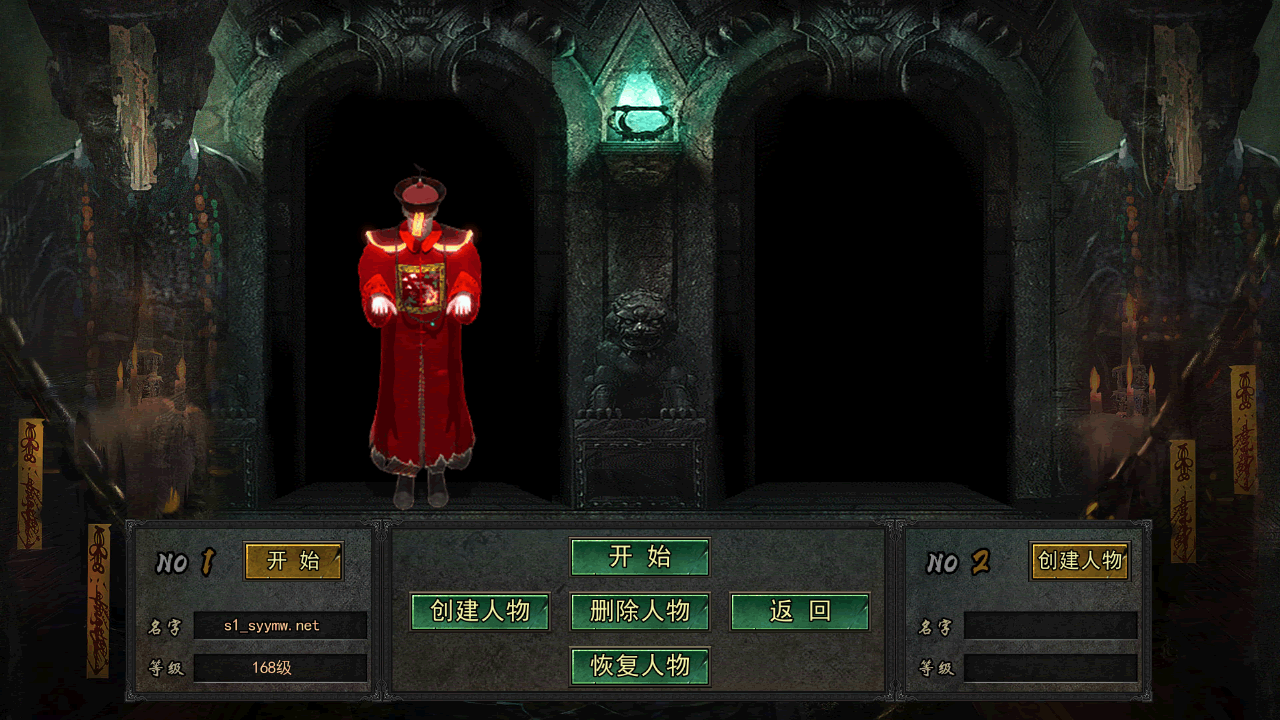The height and width of the screenshot is (720, 1280).
Task: Select the red-robed character in slot one
Action: [x=420, y=340]
